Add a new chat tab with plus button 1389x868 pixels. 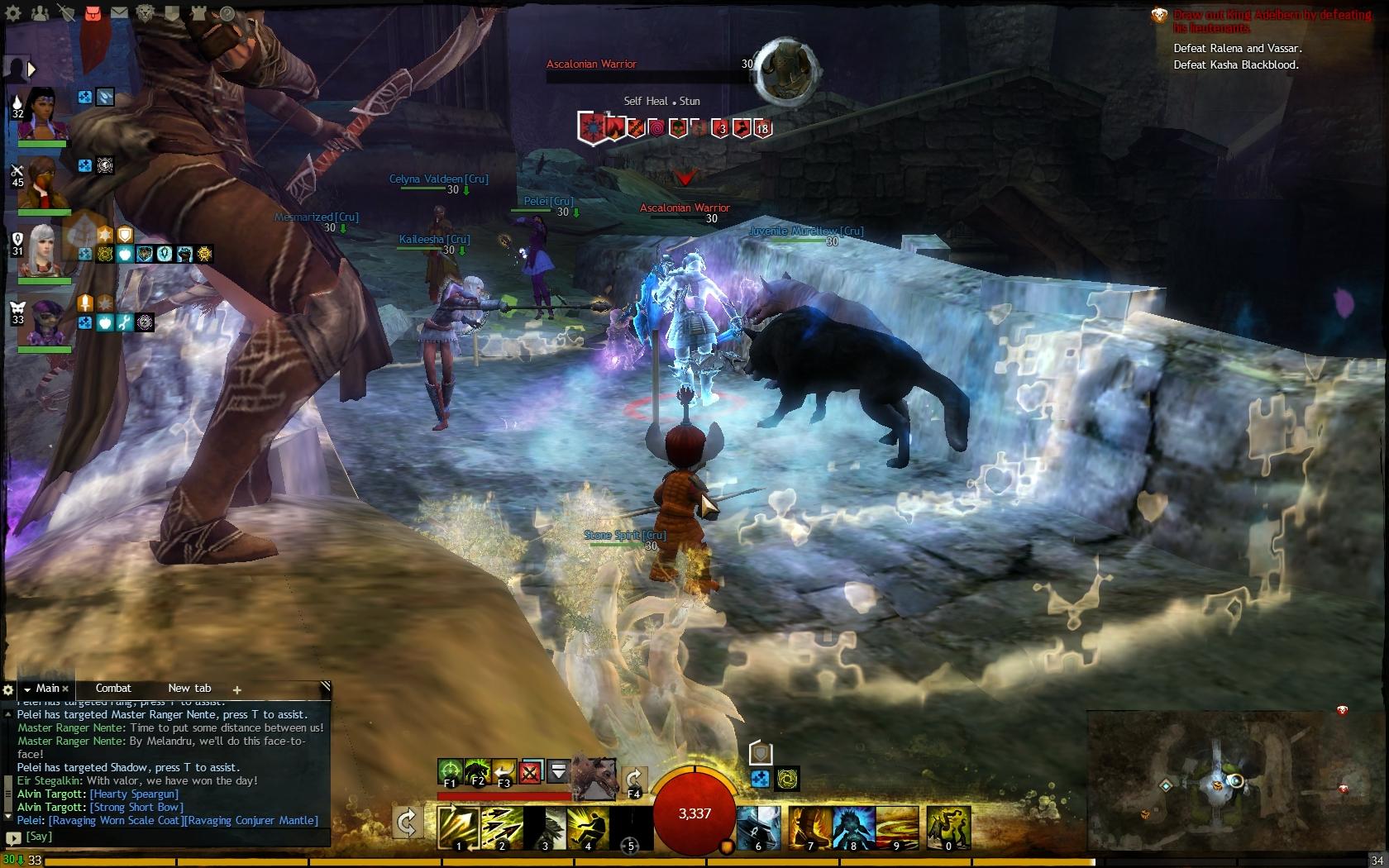[237, 689]
